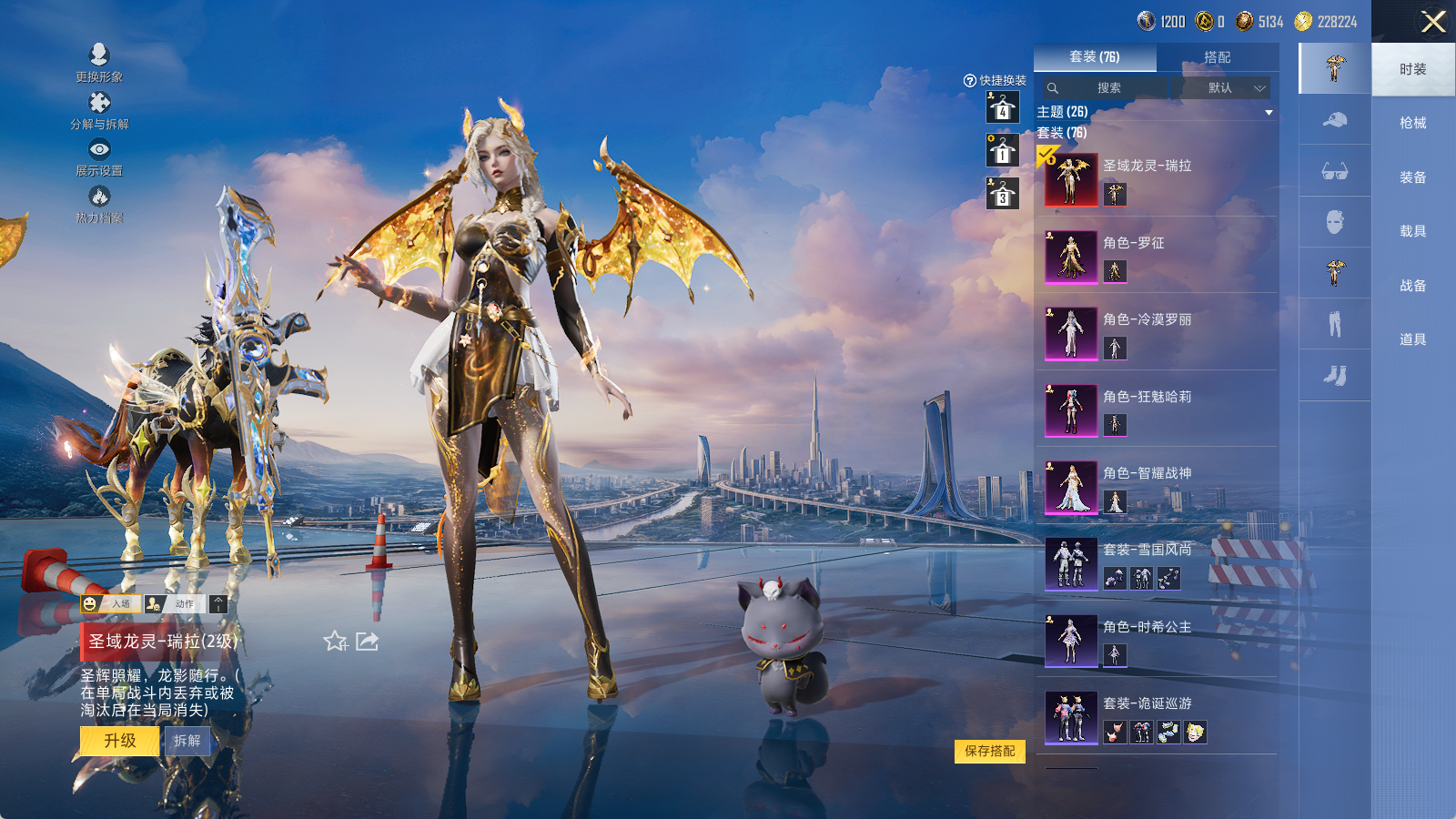The width and height of the screenshot is (1456, 819).
Task: Pick the 角色-智耀战神 outfit
Action: (1156, 486)
